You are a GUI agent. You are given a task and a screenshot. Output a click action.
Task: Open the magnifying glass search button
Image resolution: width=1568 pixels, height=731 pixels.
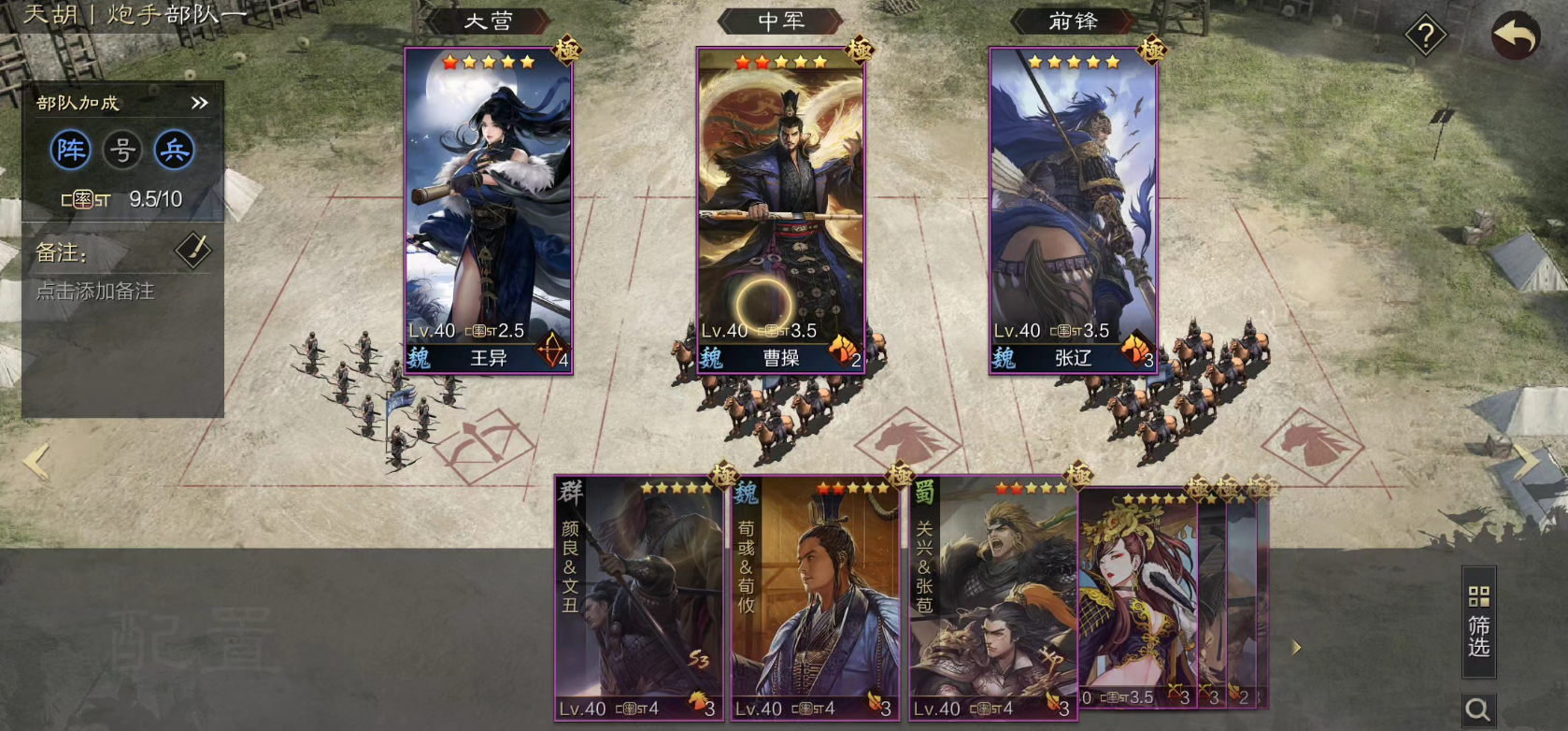pyautogui.click(x=1478, y=710)
